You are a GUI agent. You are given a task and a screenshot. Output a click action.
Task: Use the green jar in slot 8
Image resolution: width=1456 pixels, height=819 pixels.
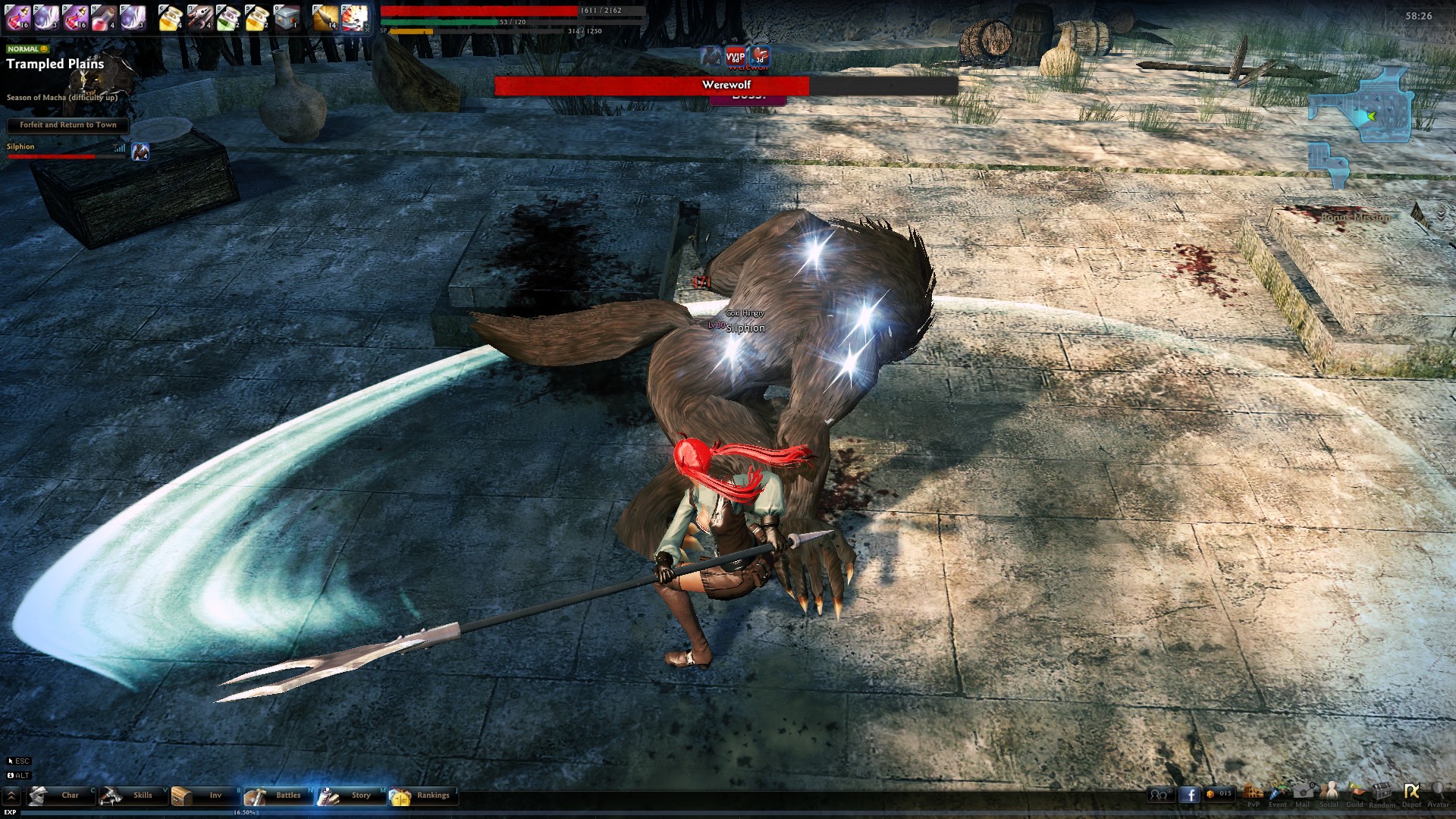click(x=228, y=17)
